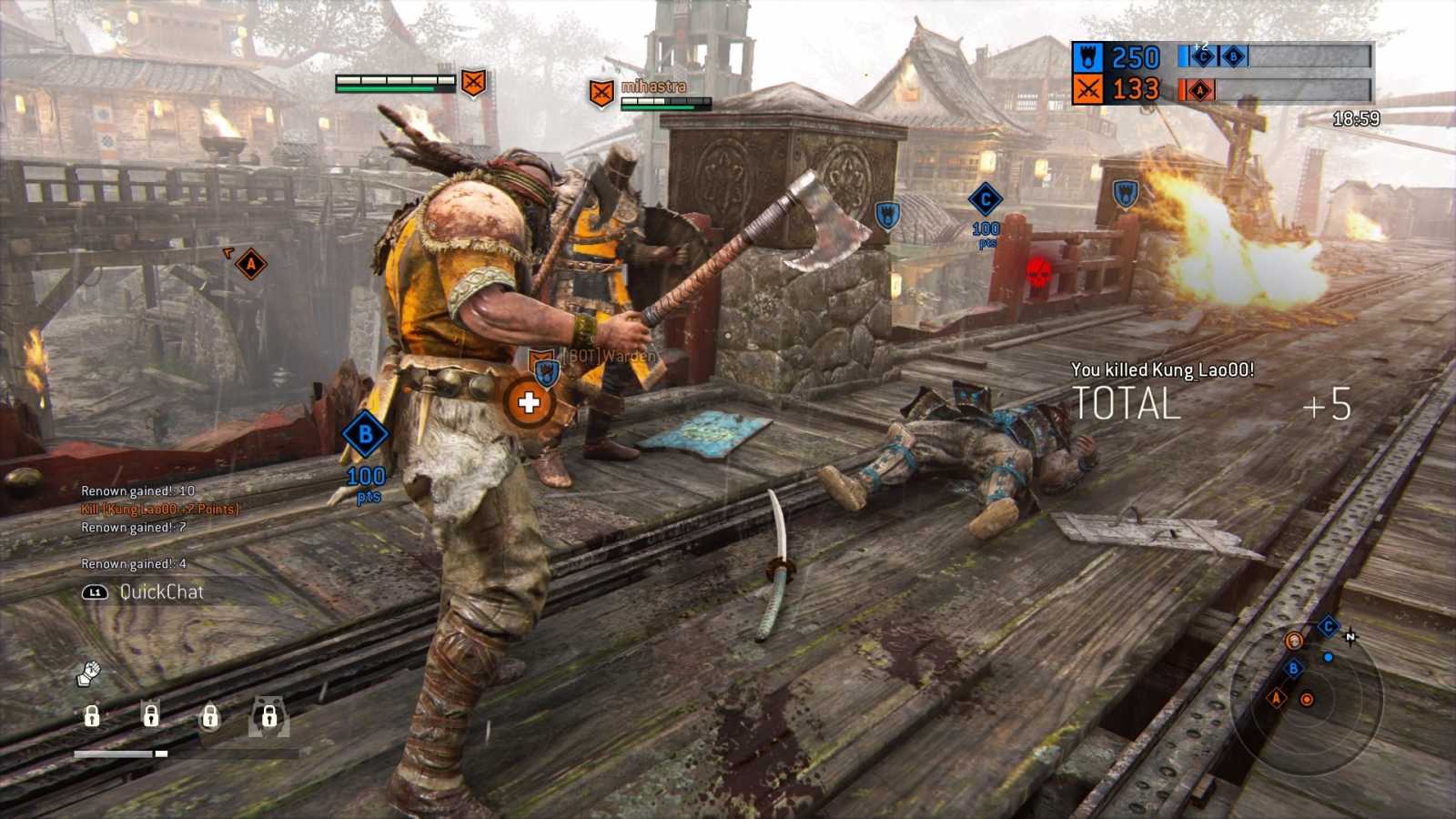Screen dimensions: 1456x819
Task: Click the N compass marker on the minimap
Action: tap(1351, 637)
